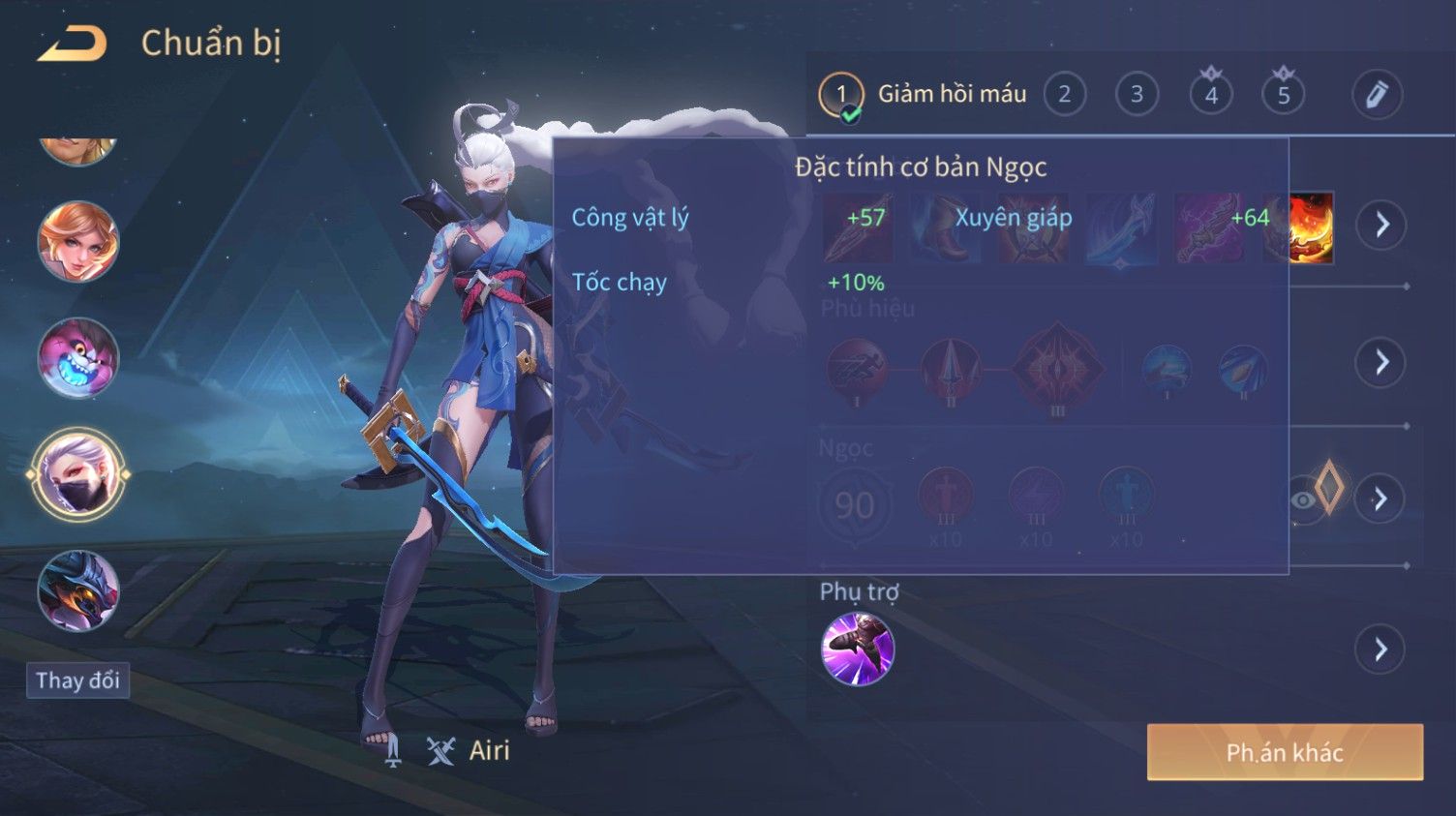
Task: Toggle the rune stats eye icon
Action: point(1304,499)
